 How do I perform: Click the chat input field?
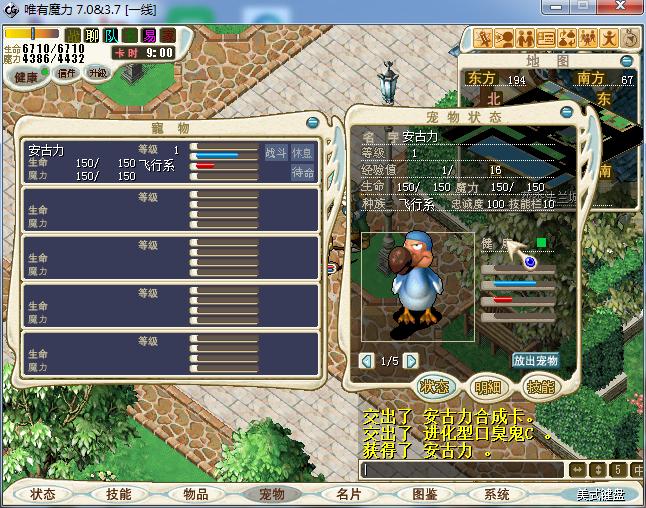(x=462, y=469)
